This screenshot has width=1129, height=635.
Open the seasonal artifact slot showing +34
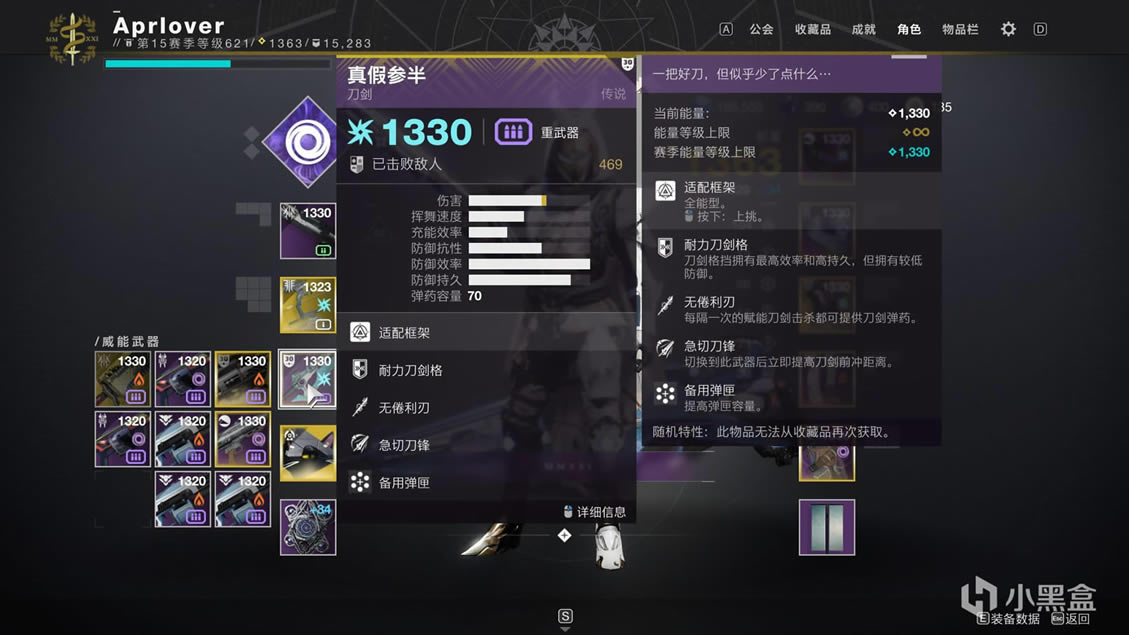(308, 527)
